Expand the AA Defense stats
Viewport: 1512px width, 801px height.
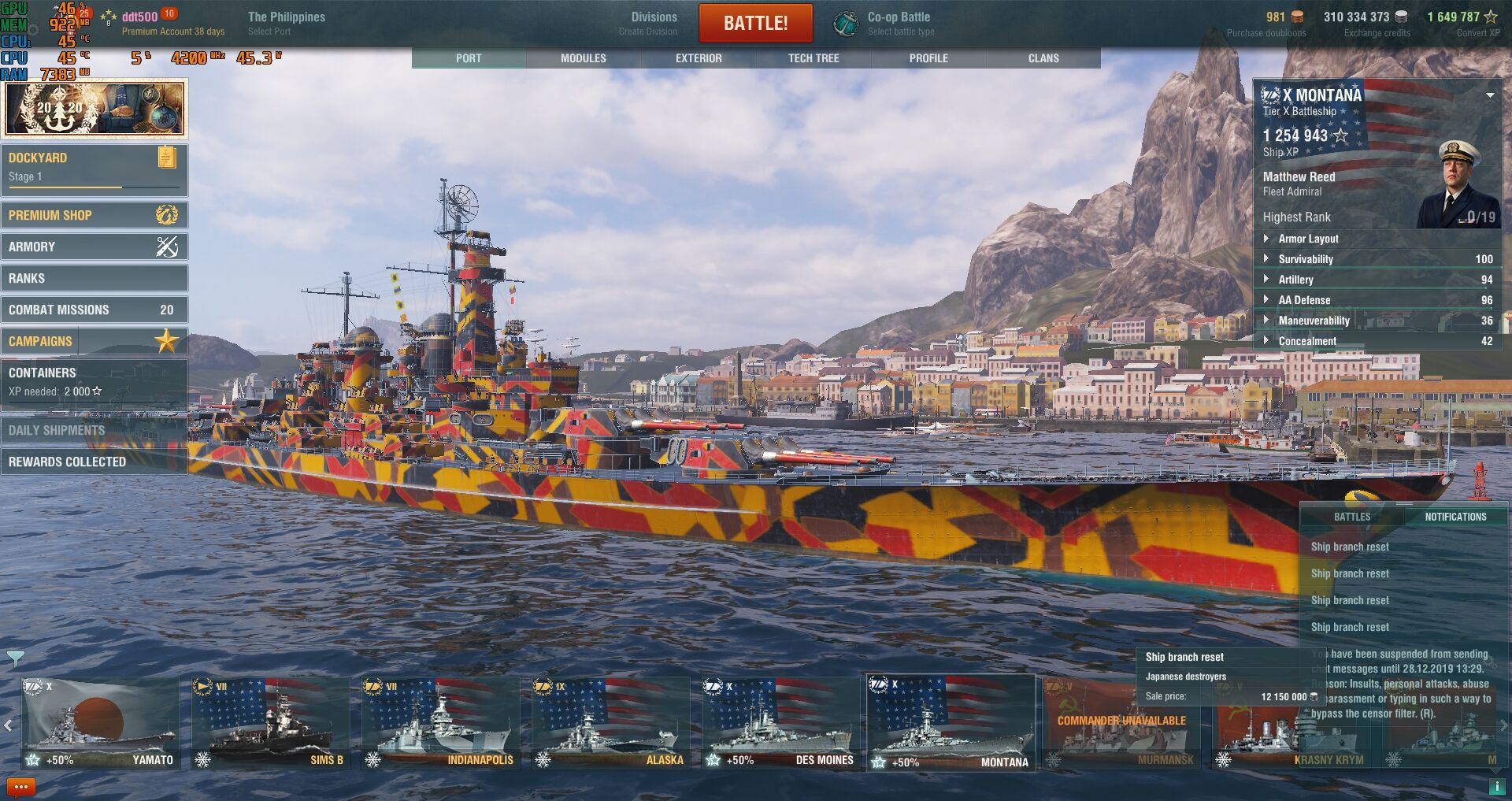click(x=1304, y=300)
